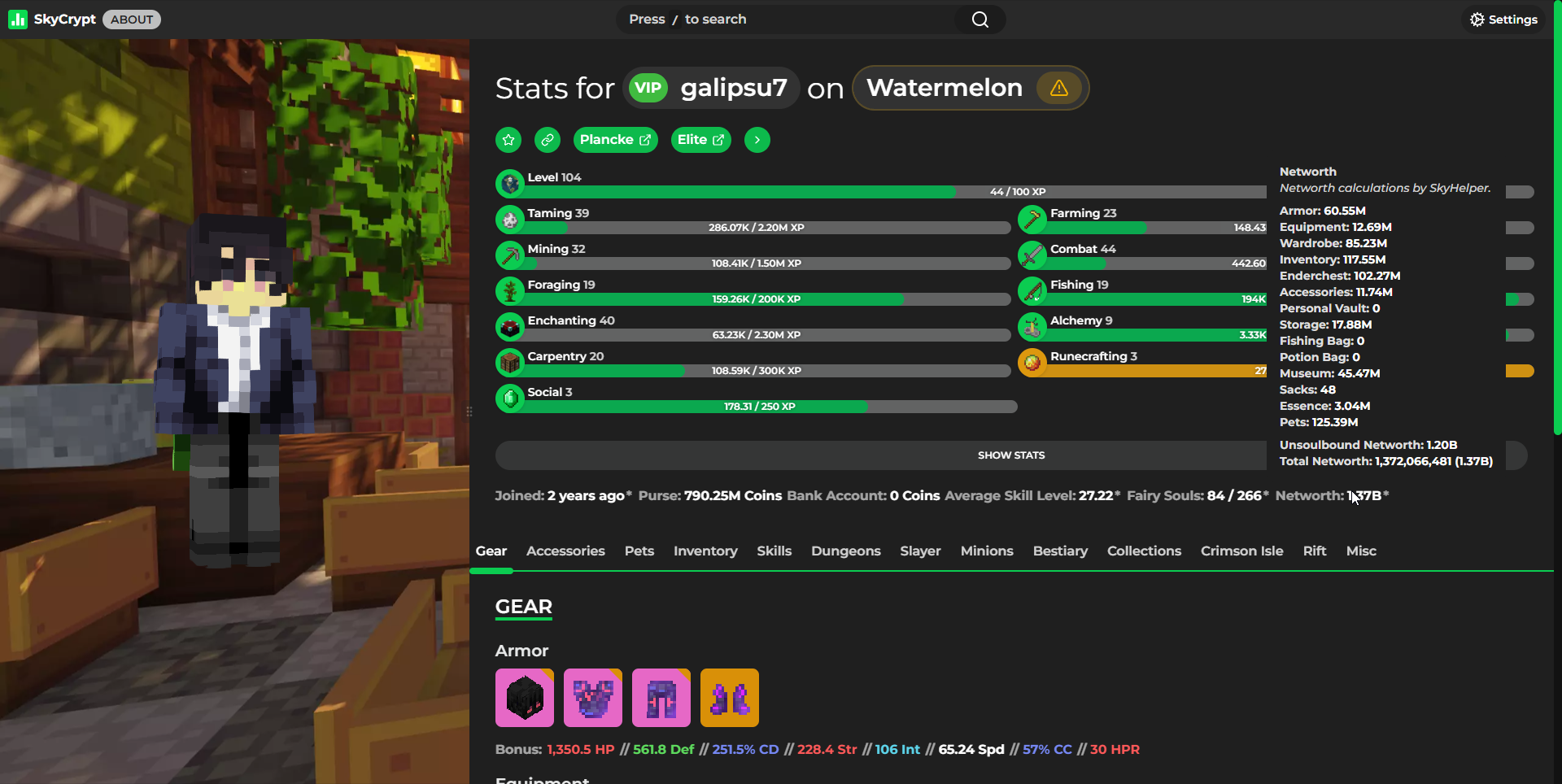Click the Enchanting table icon
1562x784 pixels.
point(510,326)
